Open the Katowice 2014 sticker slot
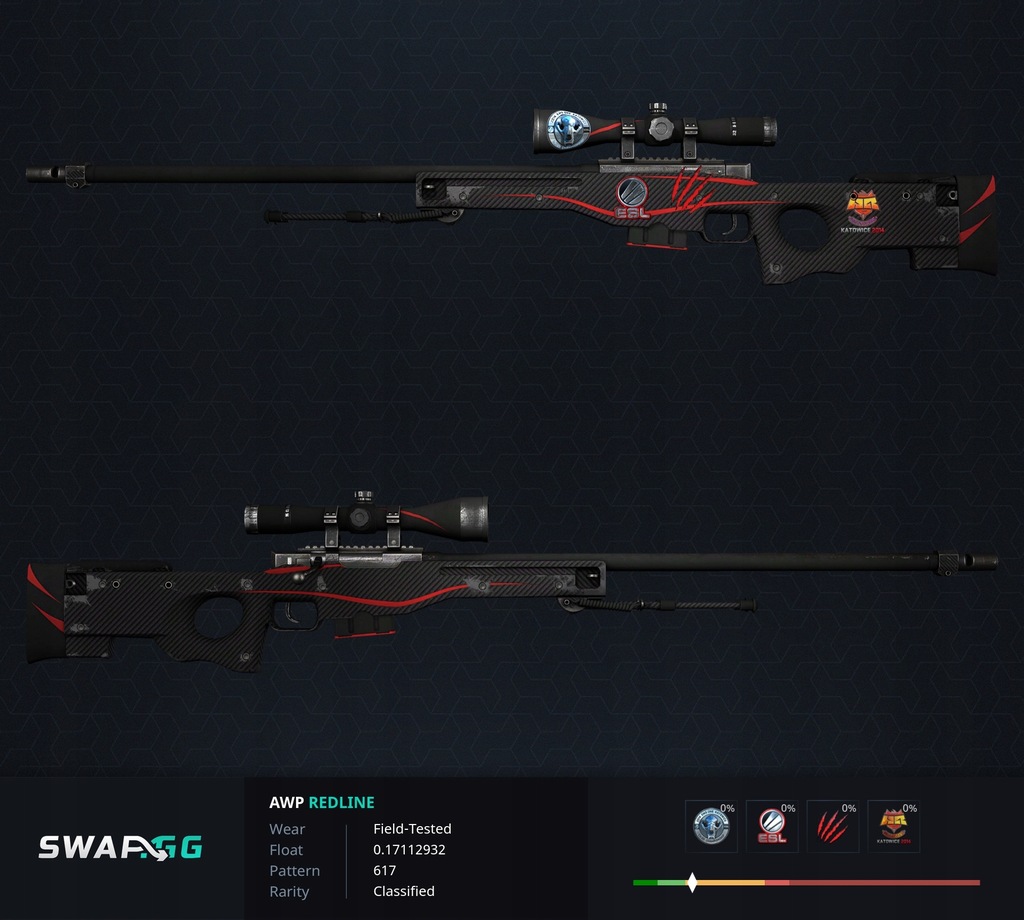 point(893,826)
